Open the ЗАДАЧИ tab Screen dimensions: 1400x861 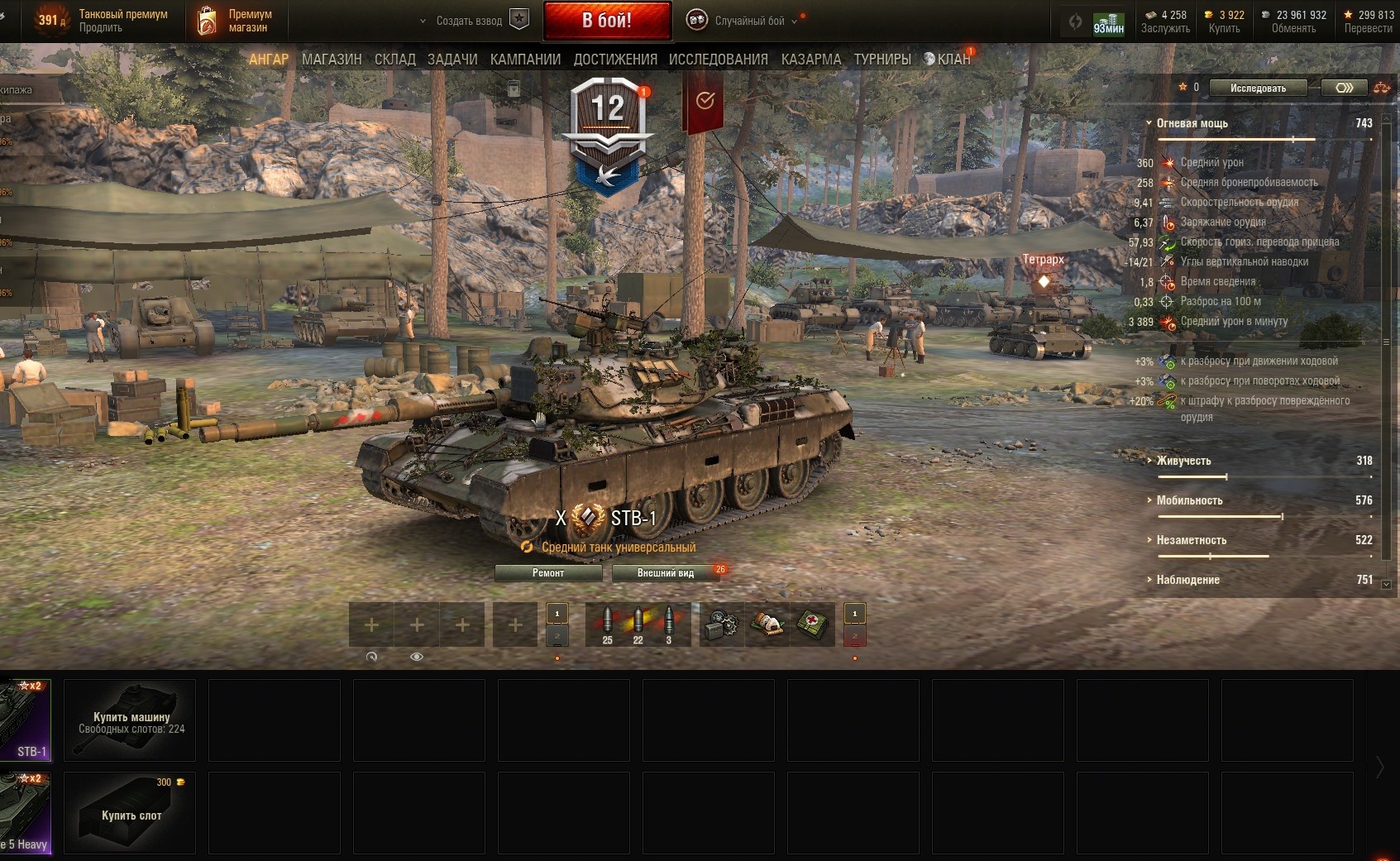coord(452,60)
